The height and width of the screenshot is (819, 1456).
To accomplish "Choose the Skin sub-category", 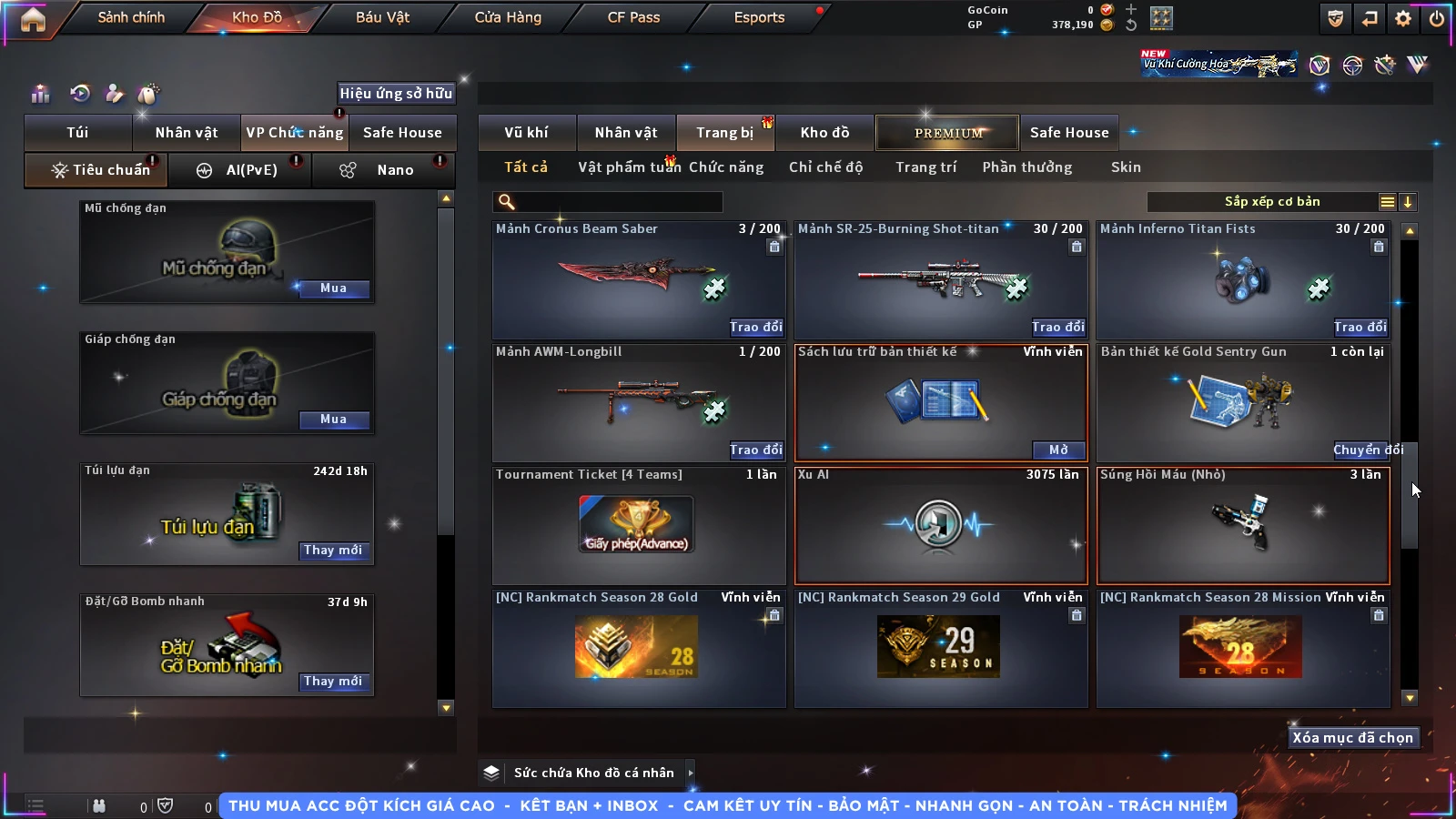I will coord(1126,167).
